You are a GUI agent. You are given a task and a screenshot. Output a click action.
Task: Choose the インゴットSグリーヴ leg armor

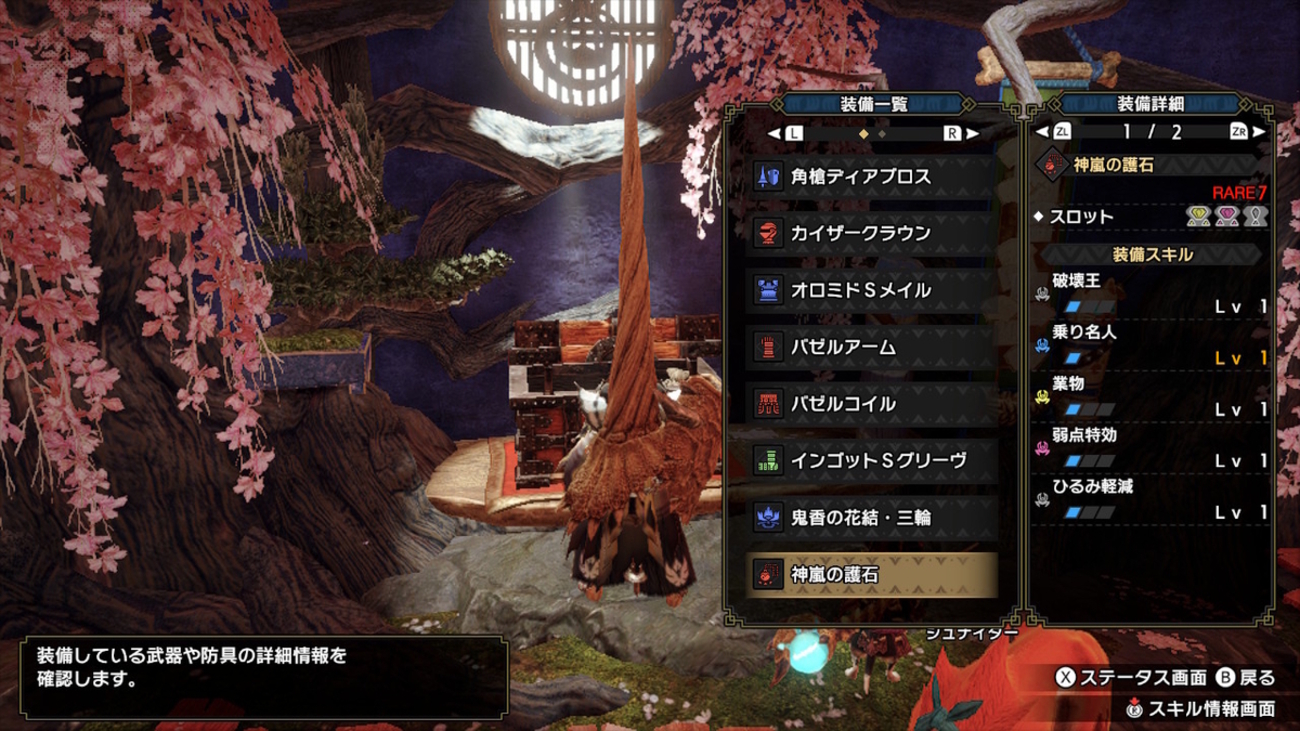coord(871,461)
